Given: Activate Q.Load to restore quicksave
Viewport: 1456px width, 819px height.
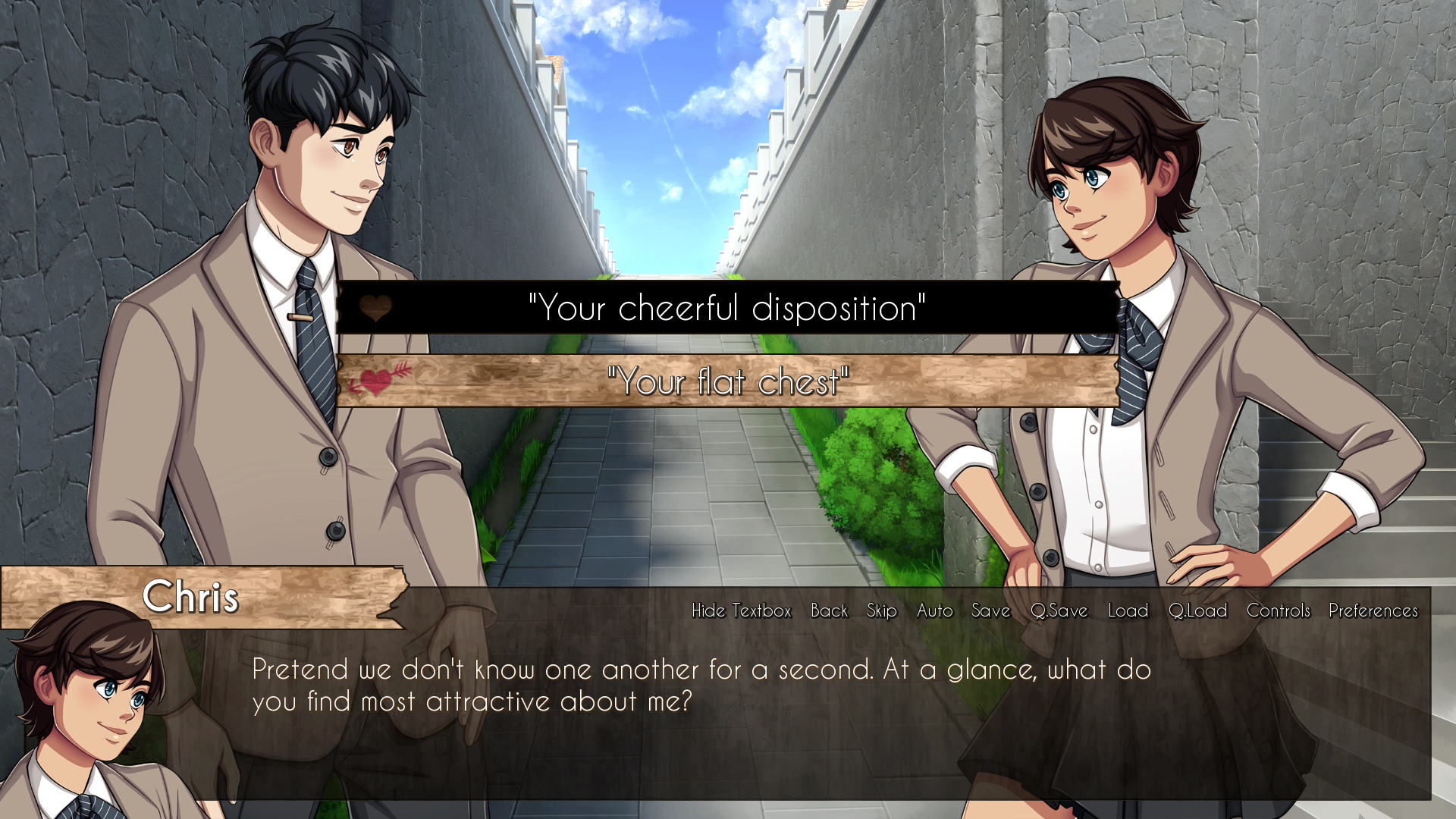Looking at the screenshot, I should (x=1198, y=610).
